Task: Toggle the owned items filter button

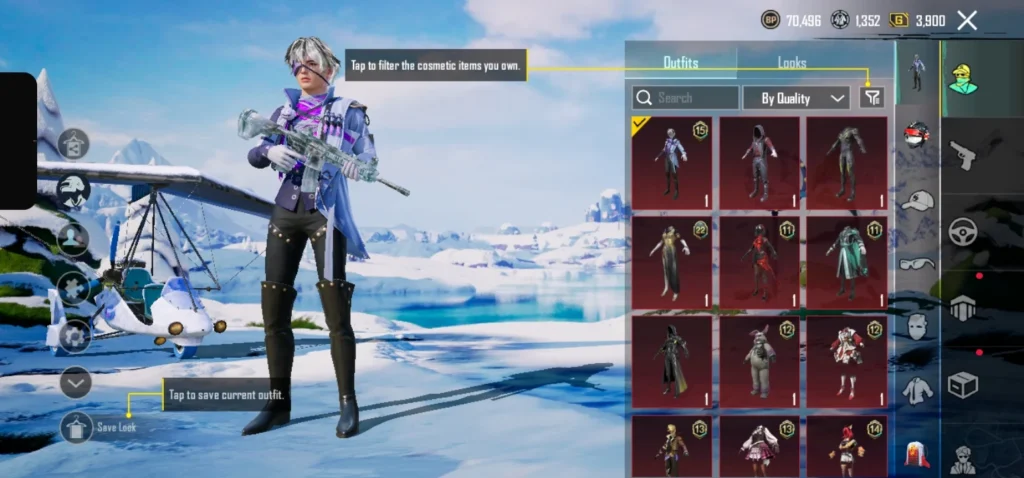Action: click(872, 97)
